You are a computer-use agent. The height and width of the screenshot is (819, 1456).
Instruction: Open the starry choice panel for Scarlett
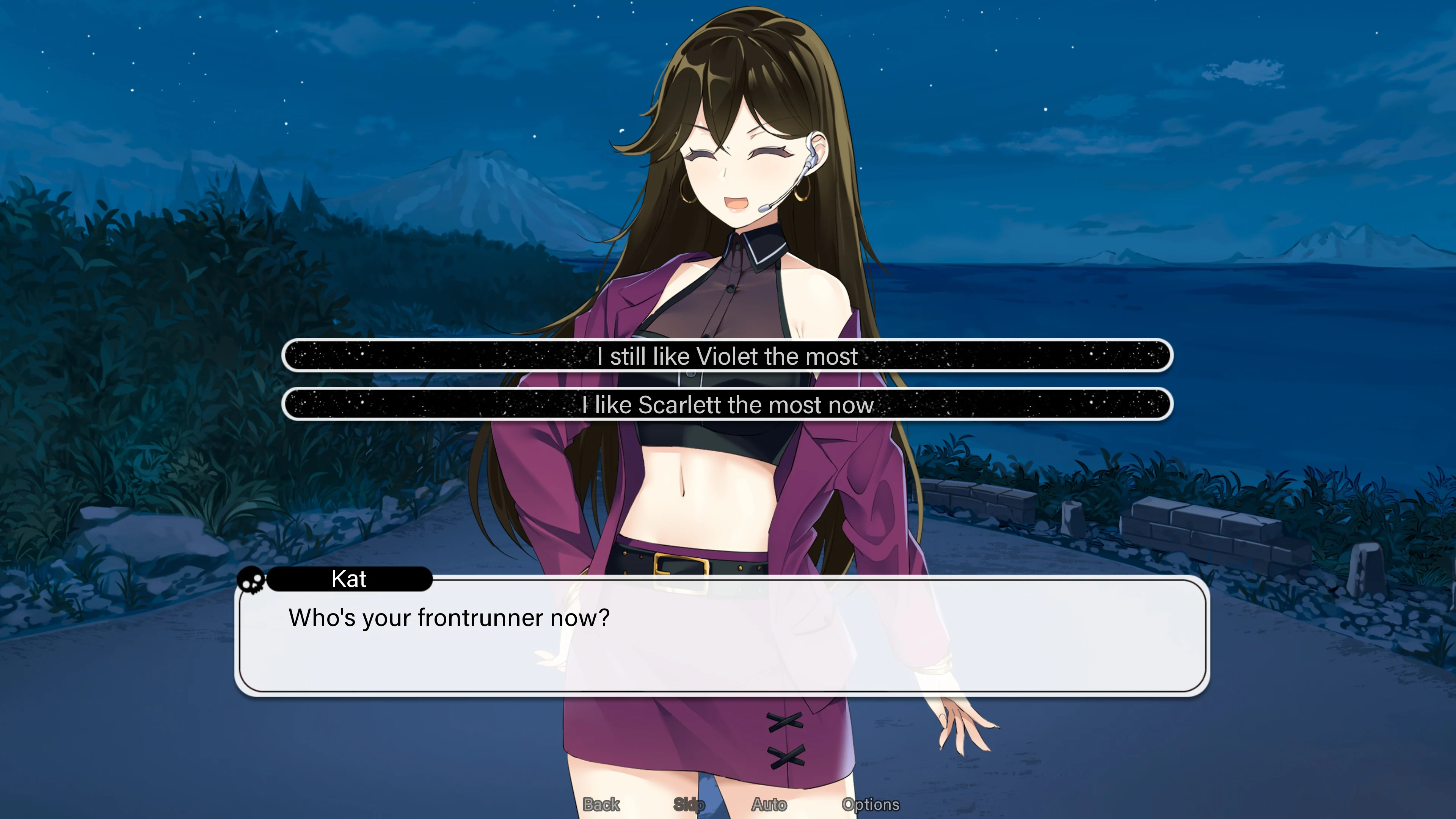click(728, 405)
